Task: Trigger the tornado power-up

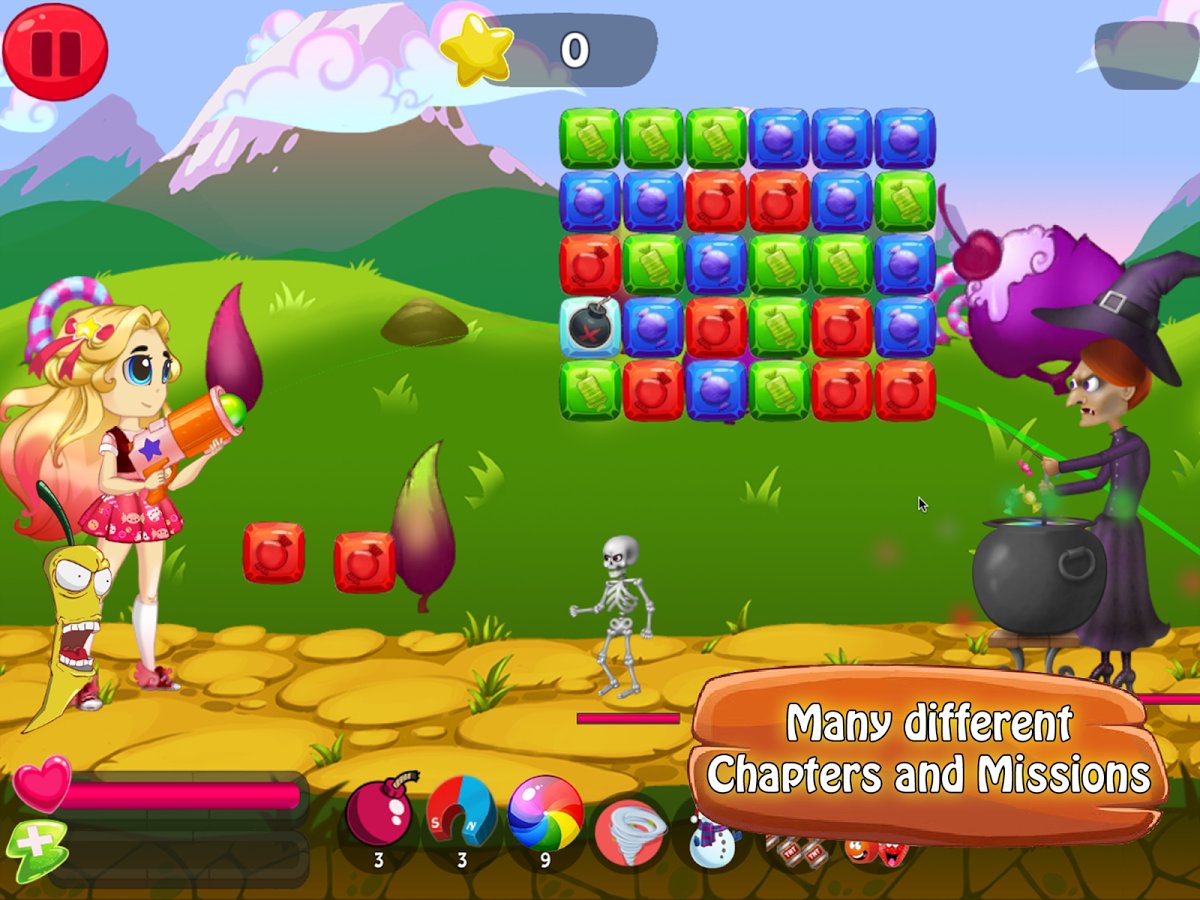Action: (630, 833)
